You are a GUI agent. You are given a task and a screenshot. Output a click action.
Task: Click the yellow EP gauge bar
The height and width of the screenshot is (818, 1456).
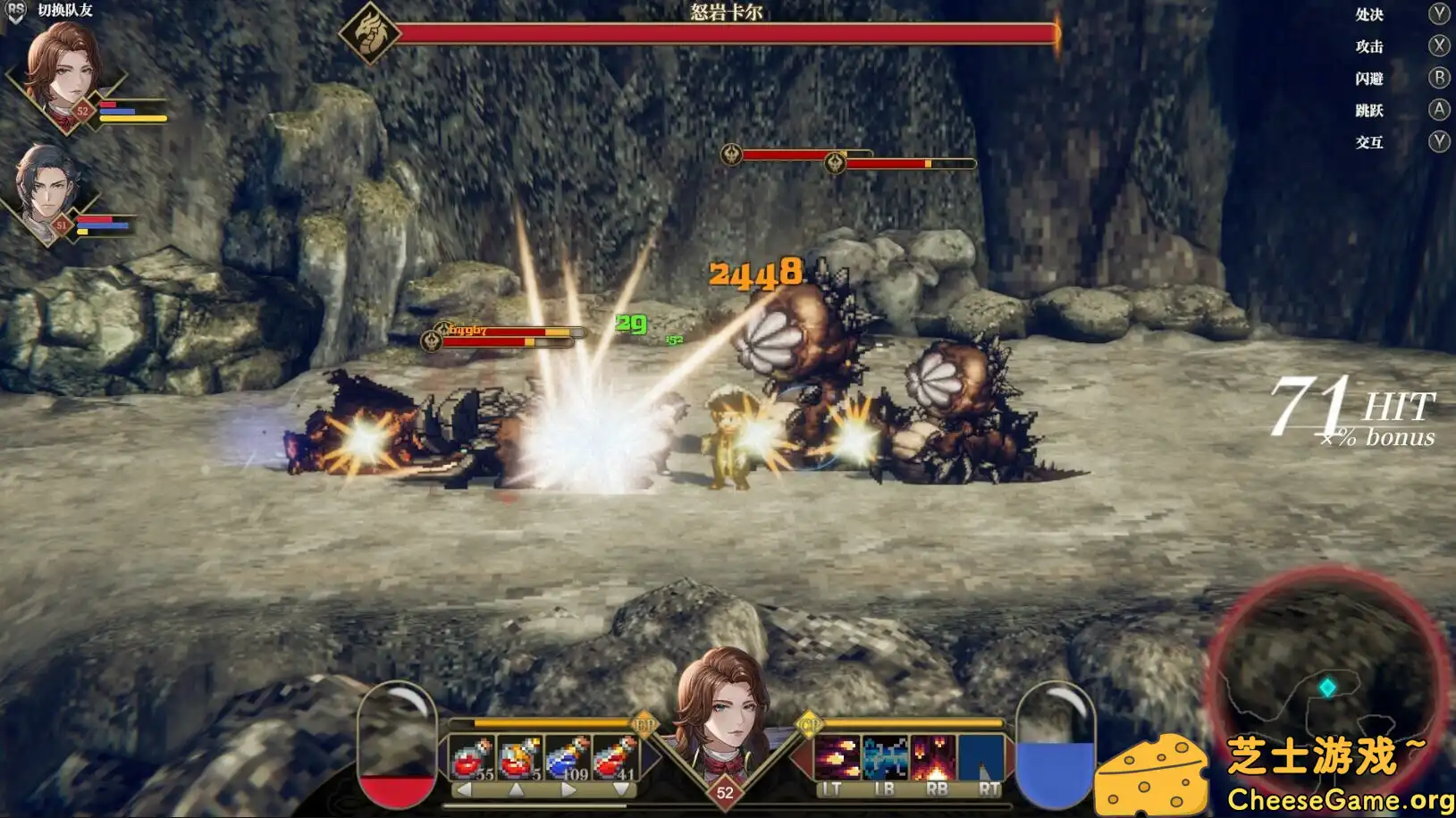coord(551,721)
